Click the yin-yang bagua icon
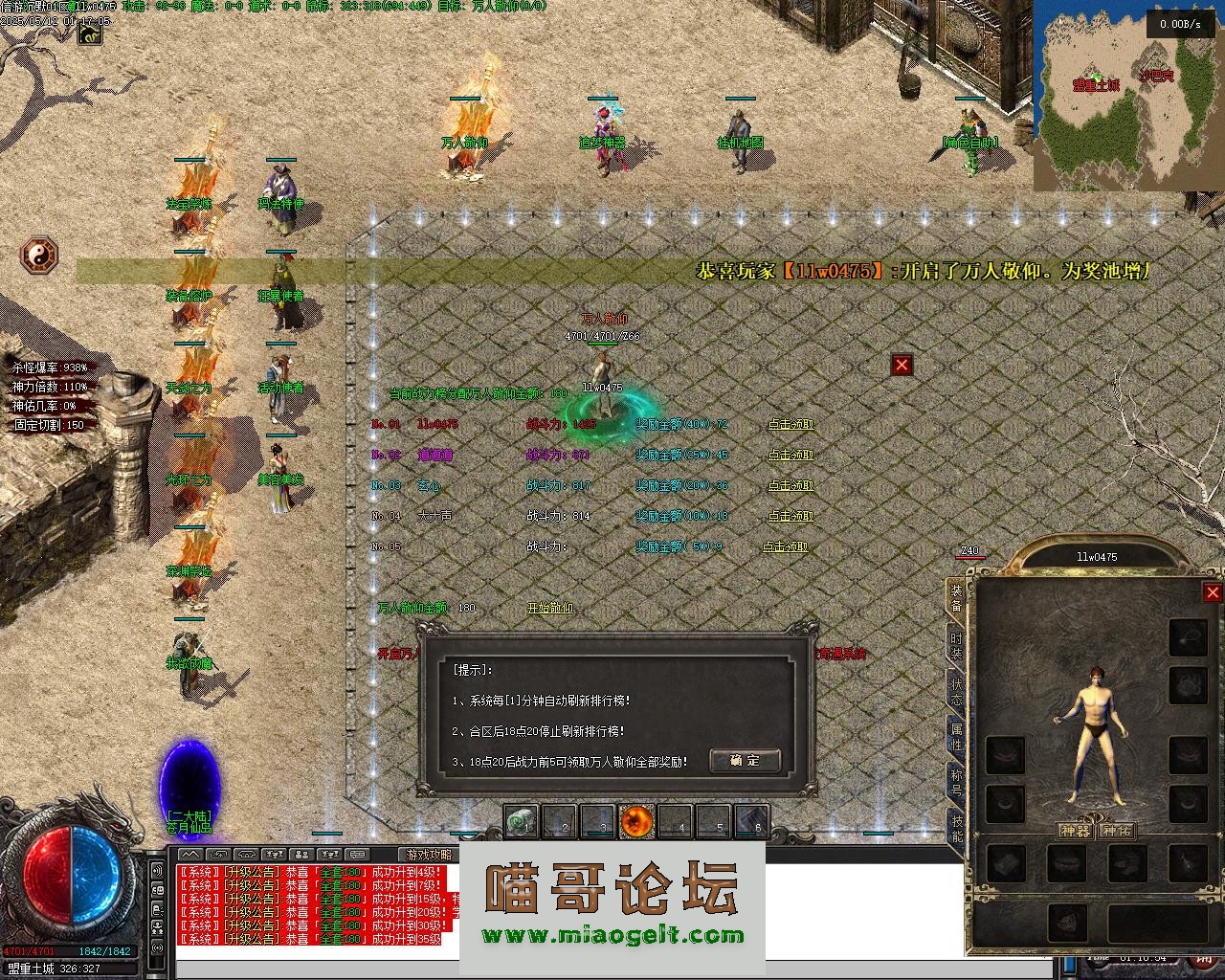Screen dimensions: 1225x980 point(39,256)
